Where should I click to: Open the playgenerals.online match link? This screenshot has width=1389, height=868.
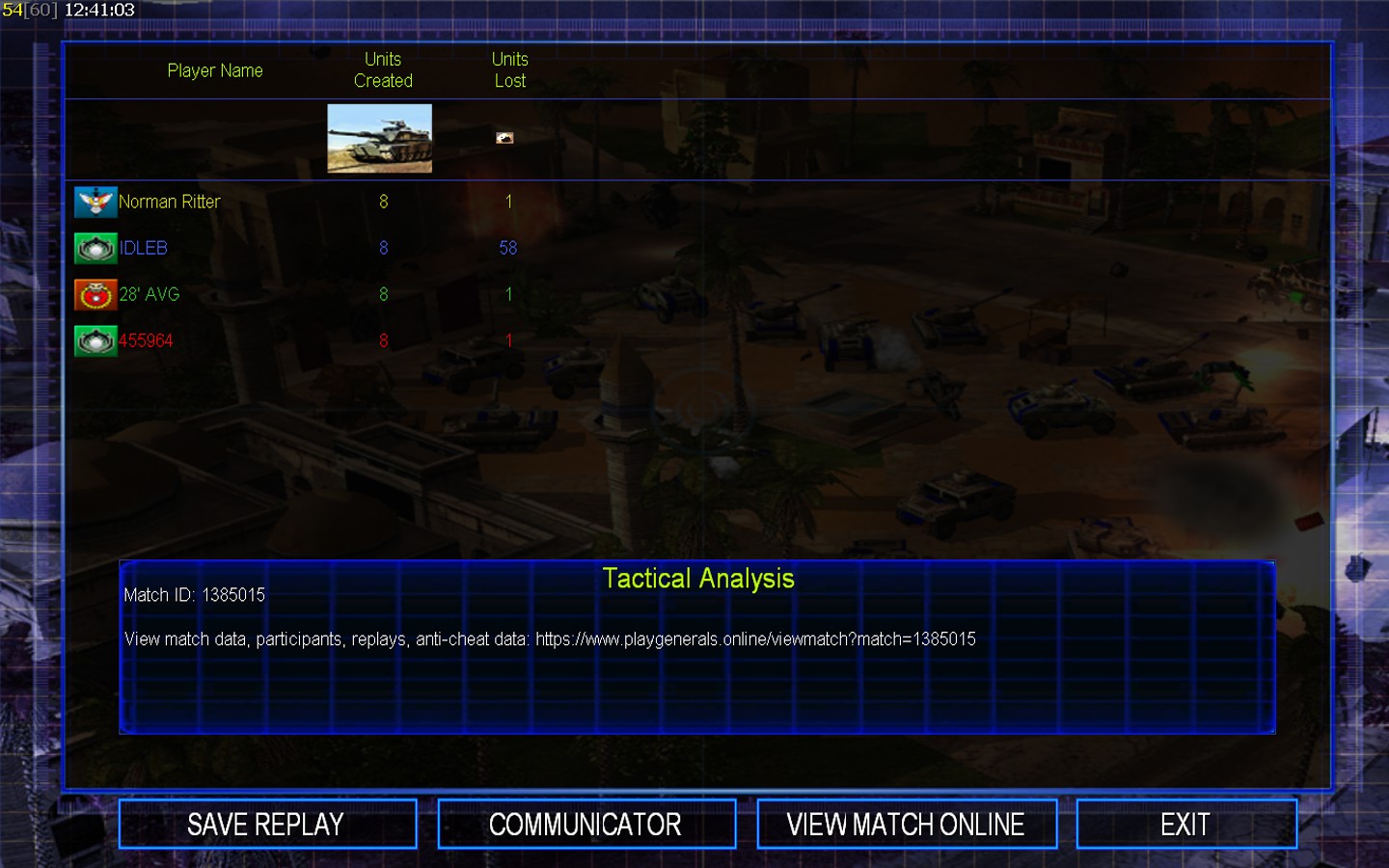coord(755,639)
